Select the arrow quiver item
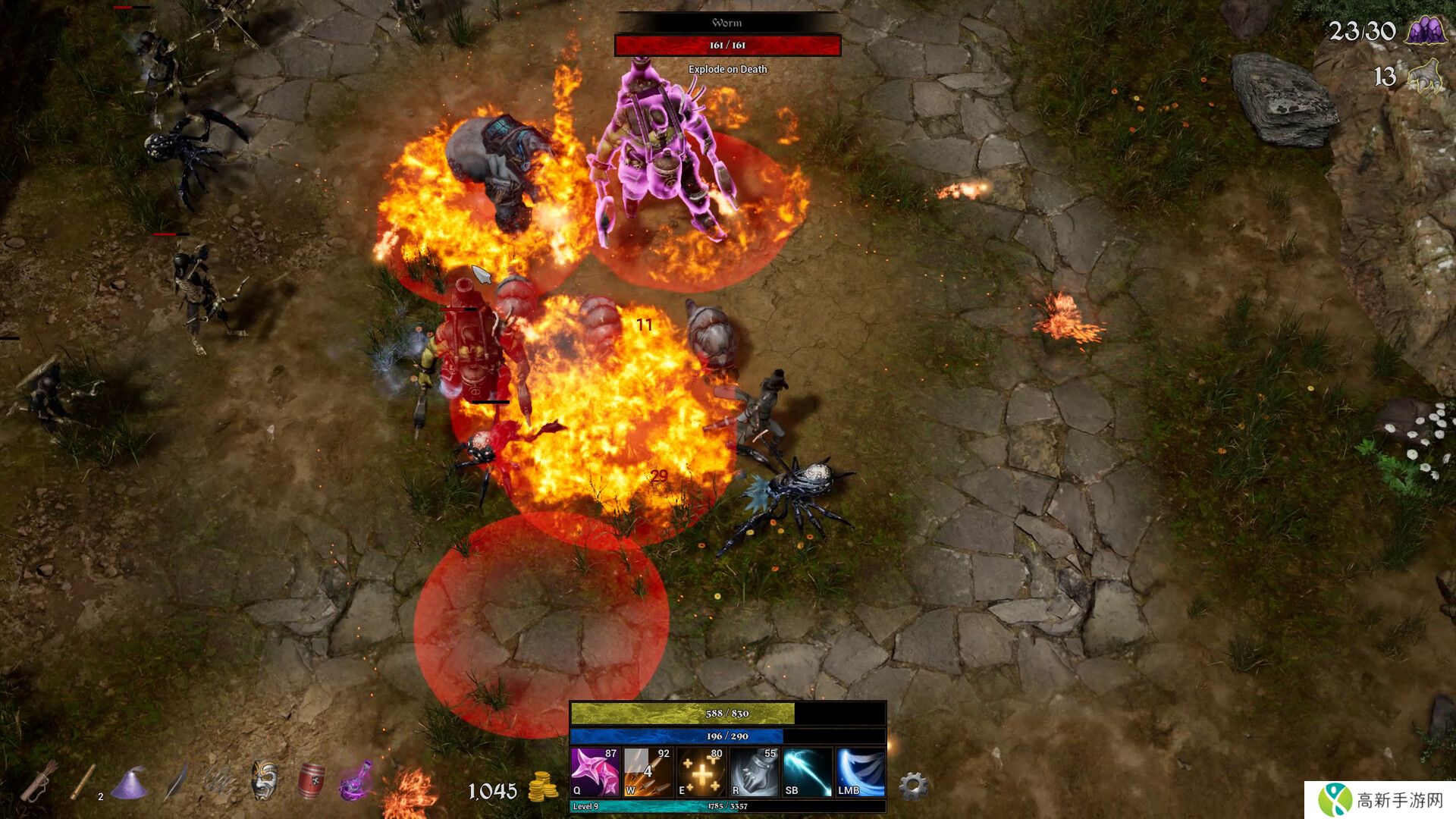The image size is (1456, 819). click(39, 781)
